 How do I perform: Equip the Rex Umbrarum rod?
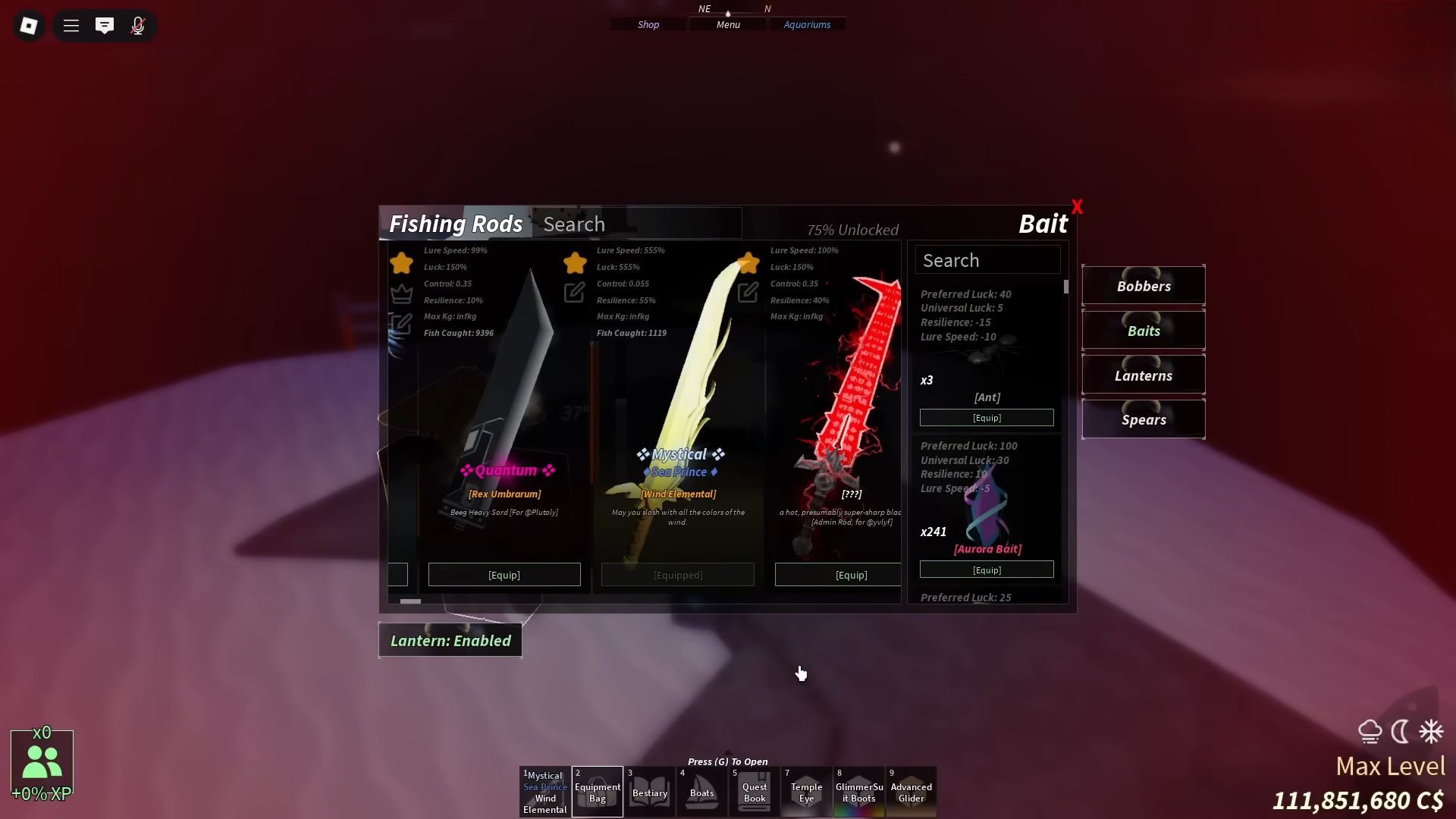click(x=504, y=575)
